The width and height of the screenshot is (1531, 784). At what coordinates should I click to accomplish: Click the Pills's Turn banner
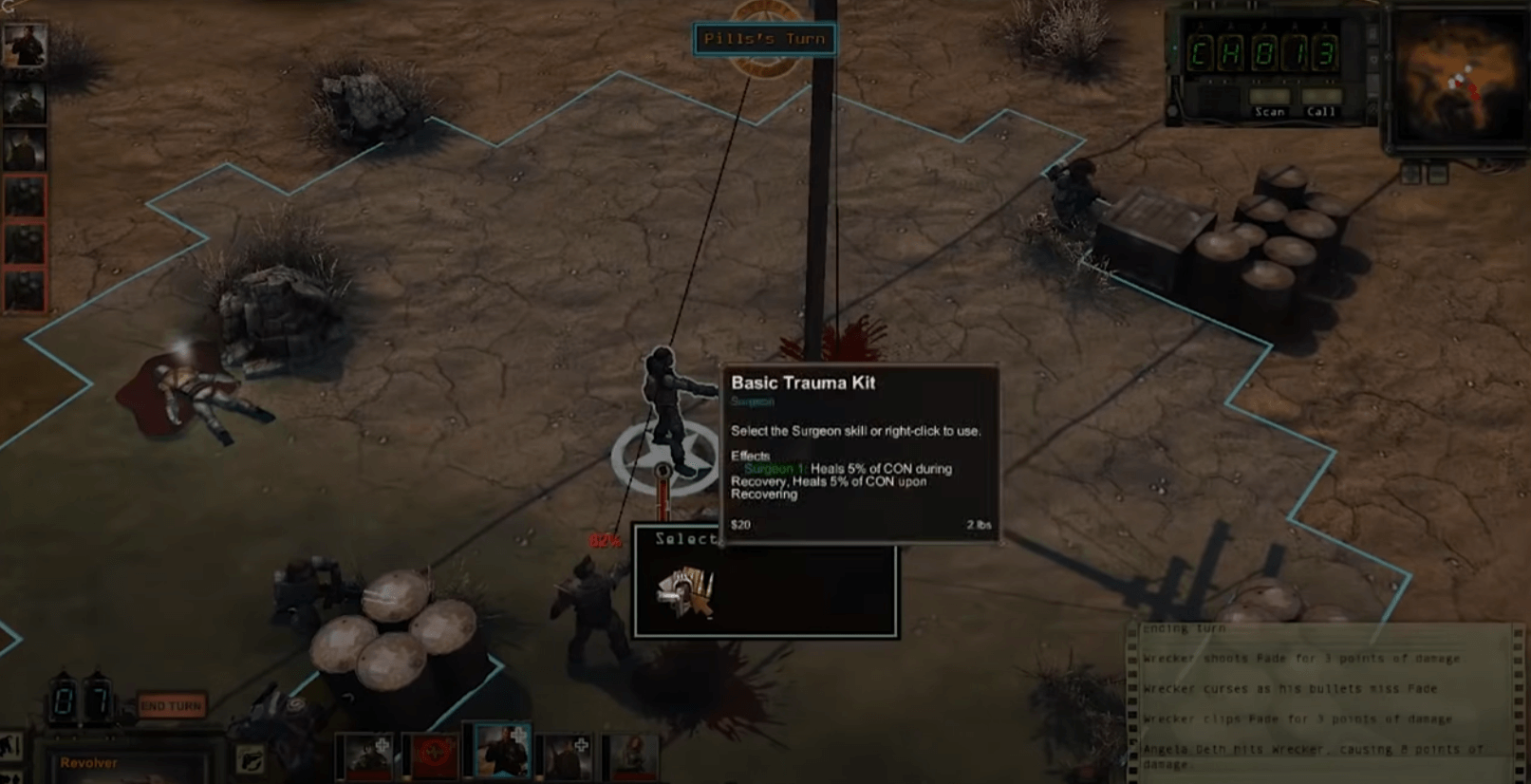[x=764, y=39]
